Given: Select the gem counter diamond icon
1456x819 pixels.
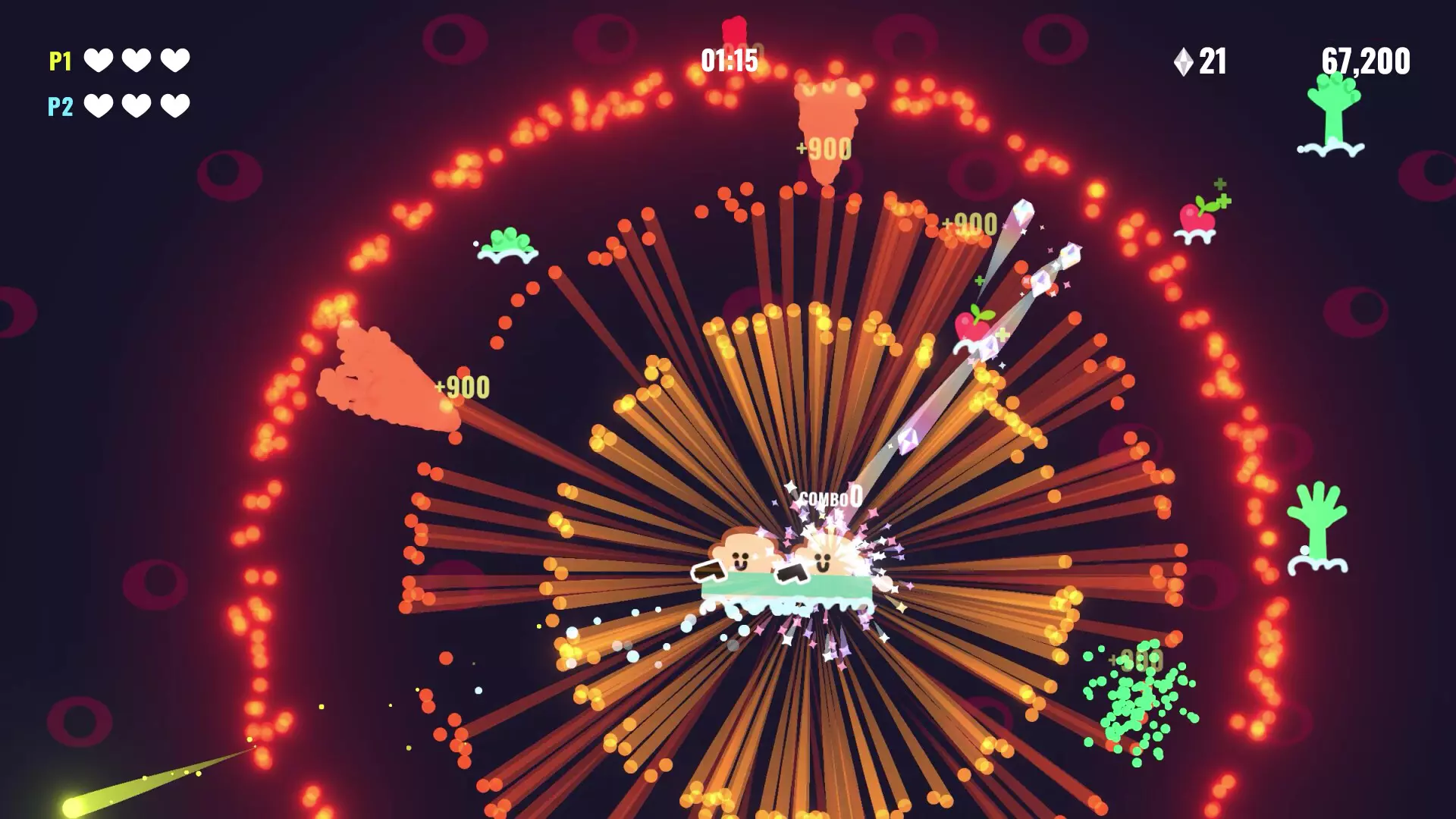Looking at the screenshot, I should click(x=1184, y=59).
